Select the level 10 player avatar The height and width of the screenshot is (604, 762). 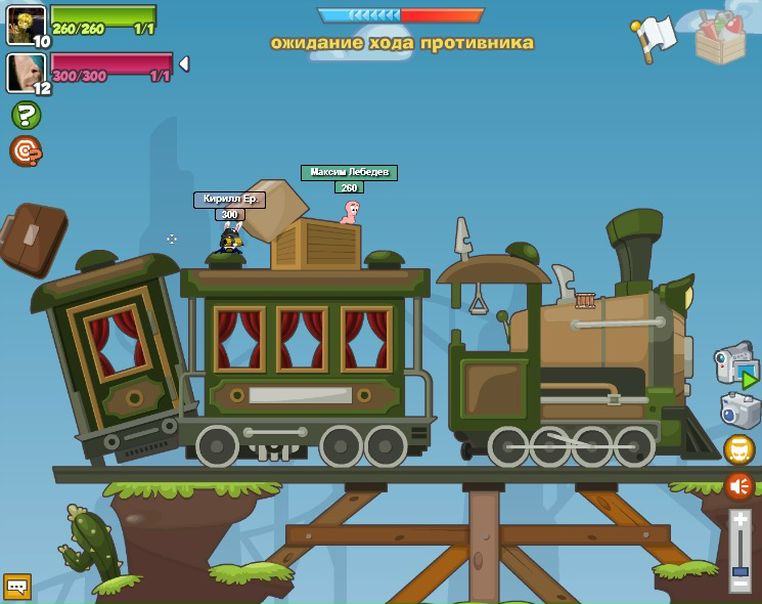pos(25,24)
